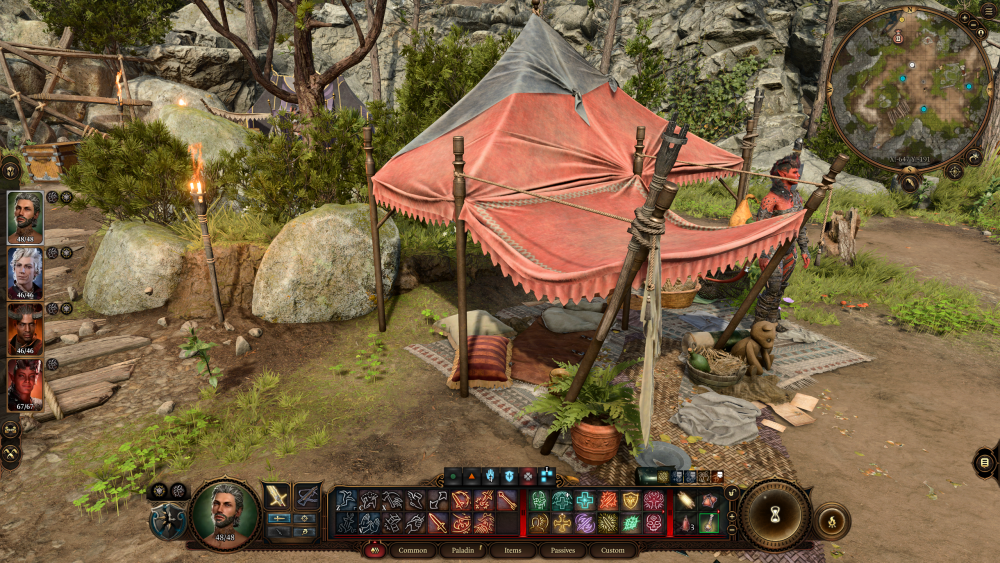
Task: Select the red-skinned tiefling party portrait
Action: pyautogui.click(x=25, y=385)
